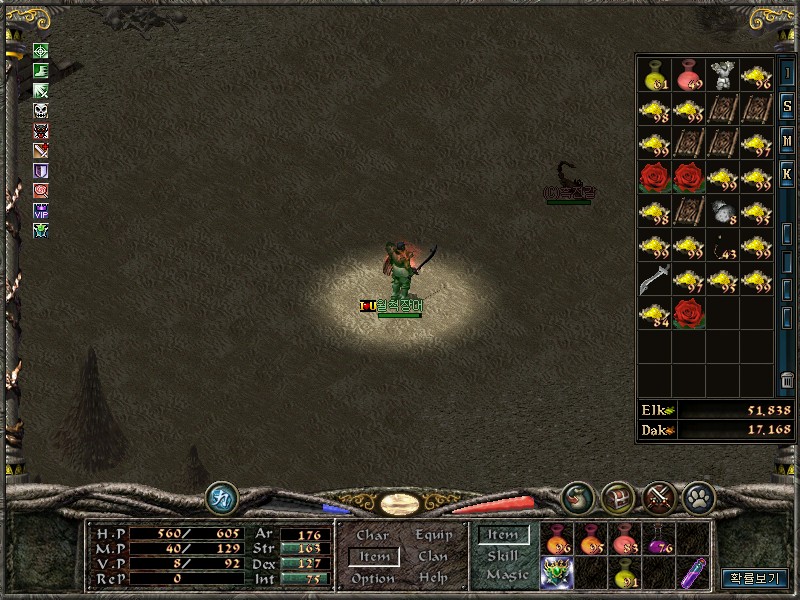The image size is (800, 600).
Task: Click the blue round rune button
Action: (x=221, y=497)
